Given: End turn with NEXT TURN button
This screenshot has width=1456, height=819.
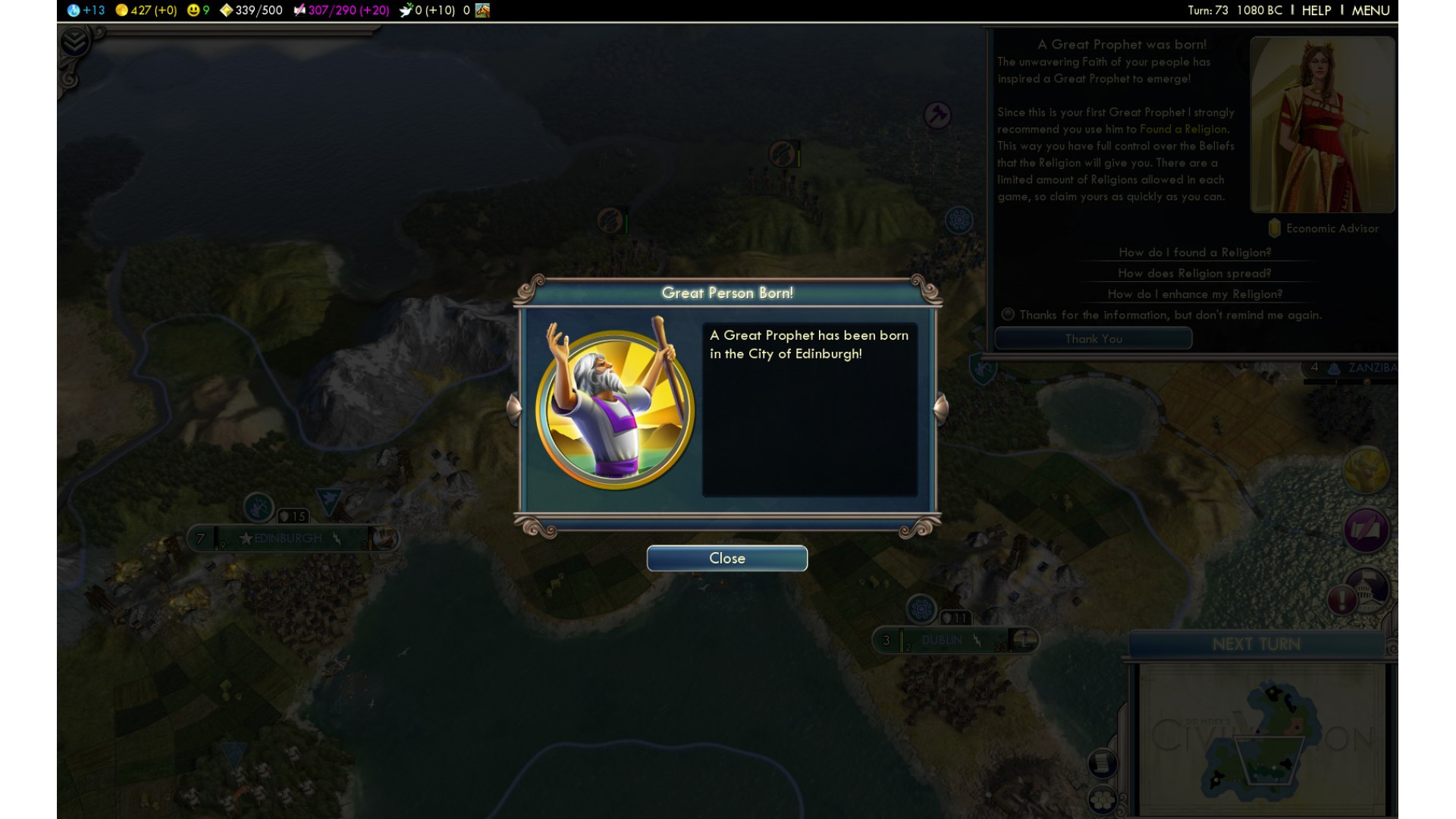Looking at the screenshot, I should click(x=1256, y=644).
